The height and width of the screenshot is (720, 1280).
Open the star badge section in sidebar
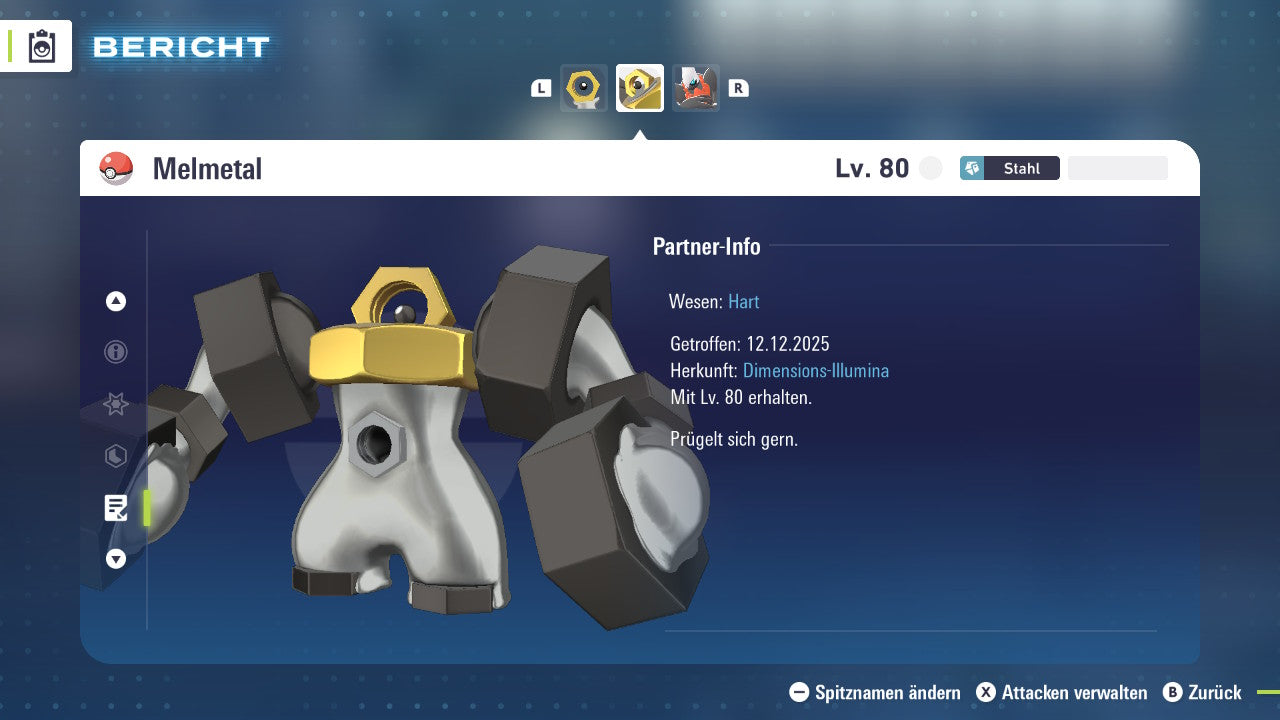pos(115,404)
